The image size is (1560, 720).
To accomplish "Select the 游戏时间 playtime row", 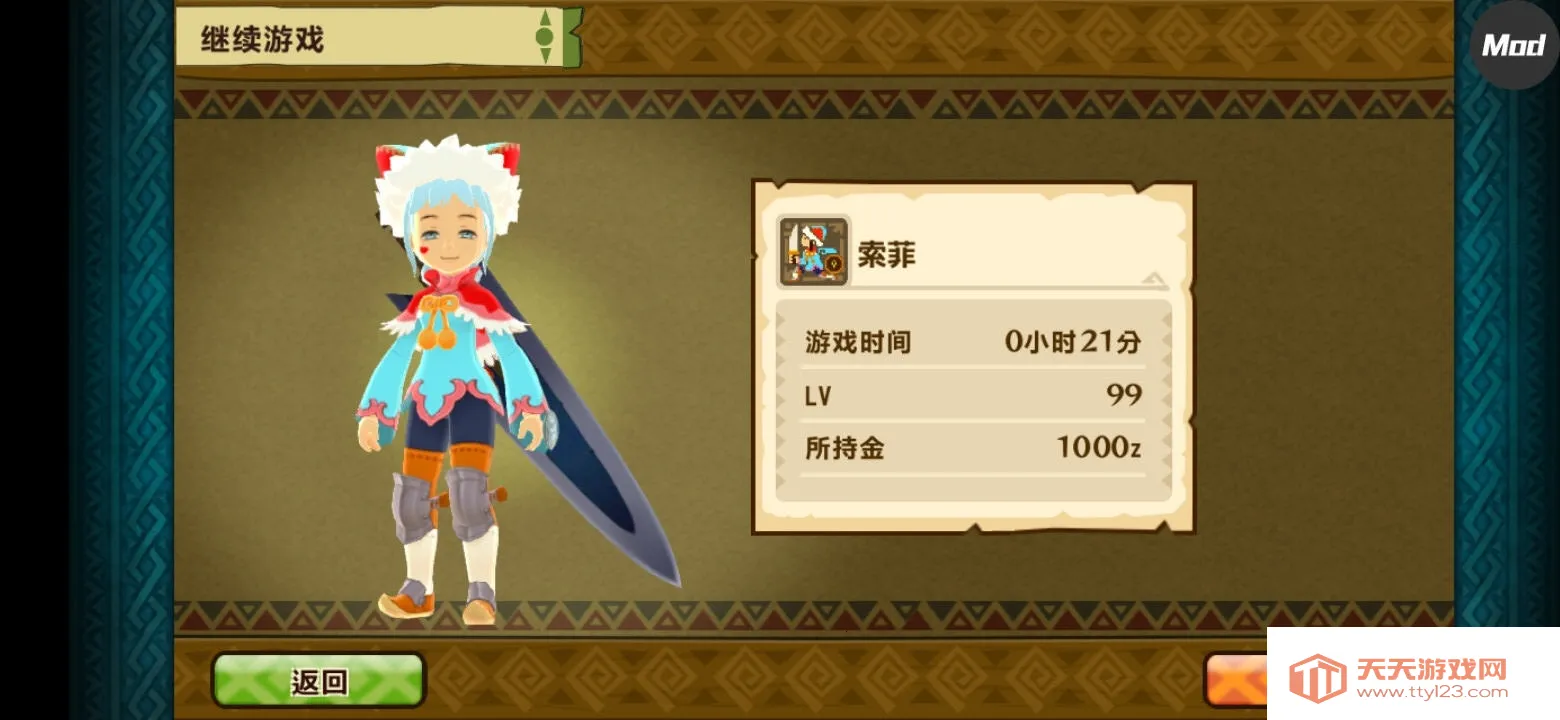I will coord(970,340).
